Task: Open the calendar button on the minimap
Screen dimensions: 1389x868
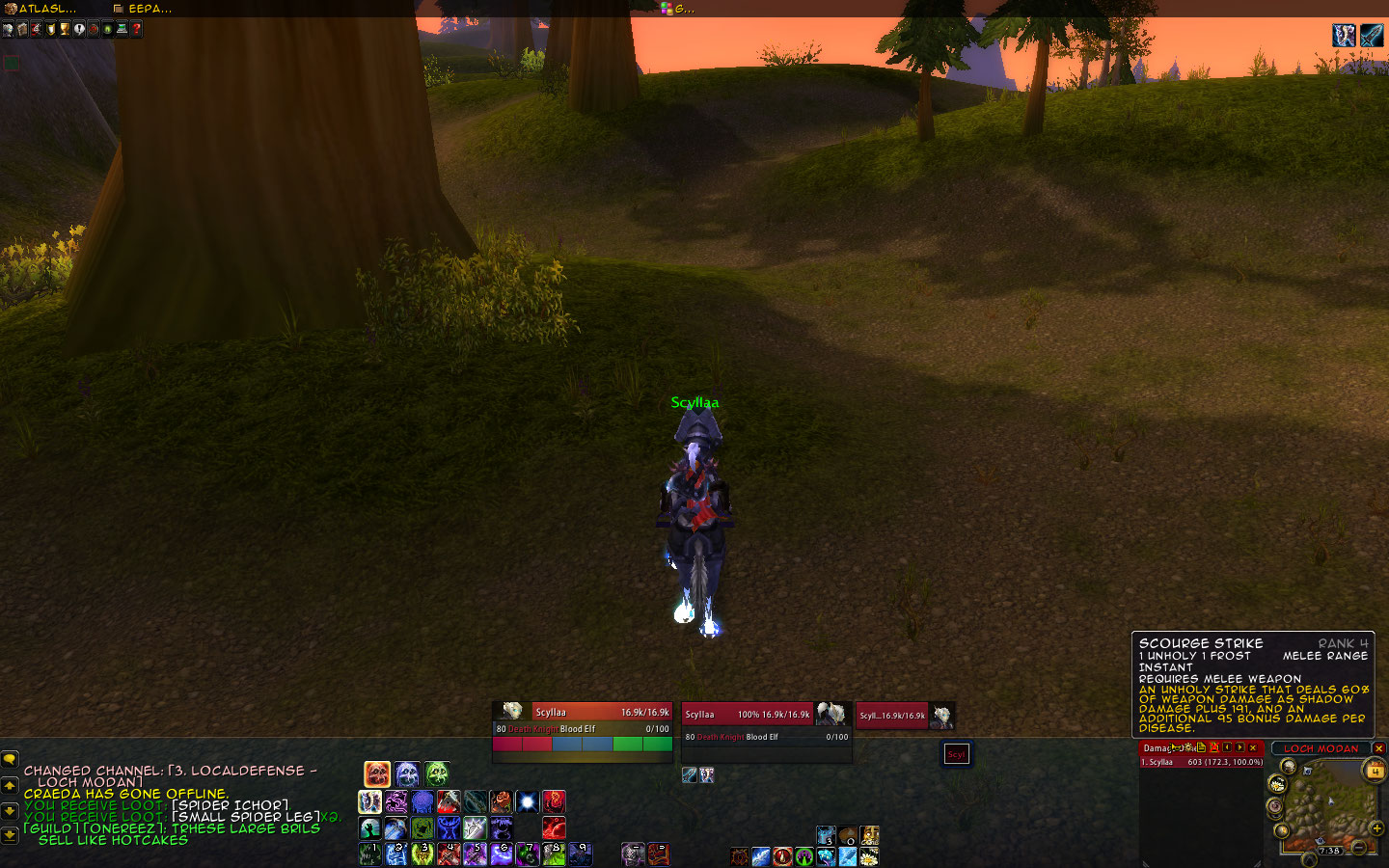Action: tap(1374, 770)
